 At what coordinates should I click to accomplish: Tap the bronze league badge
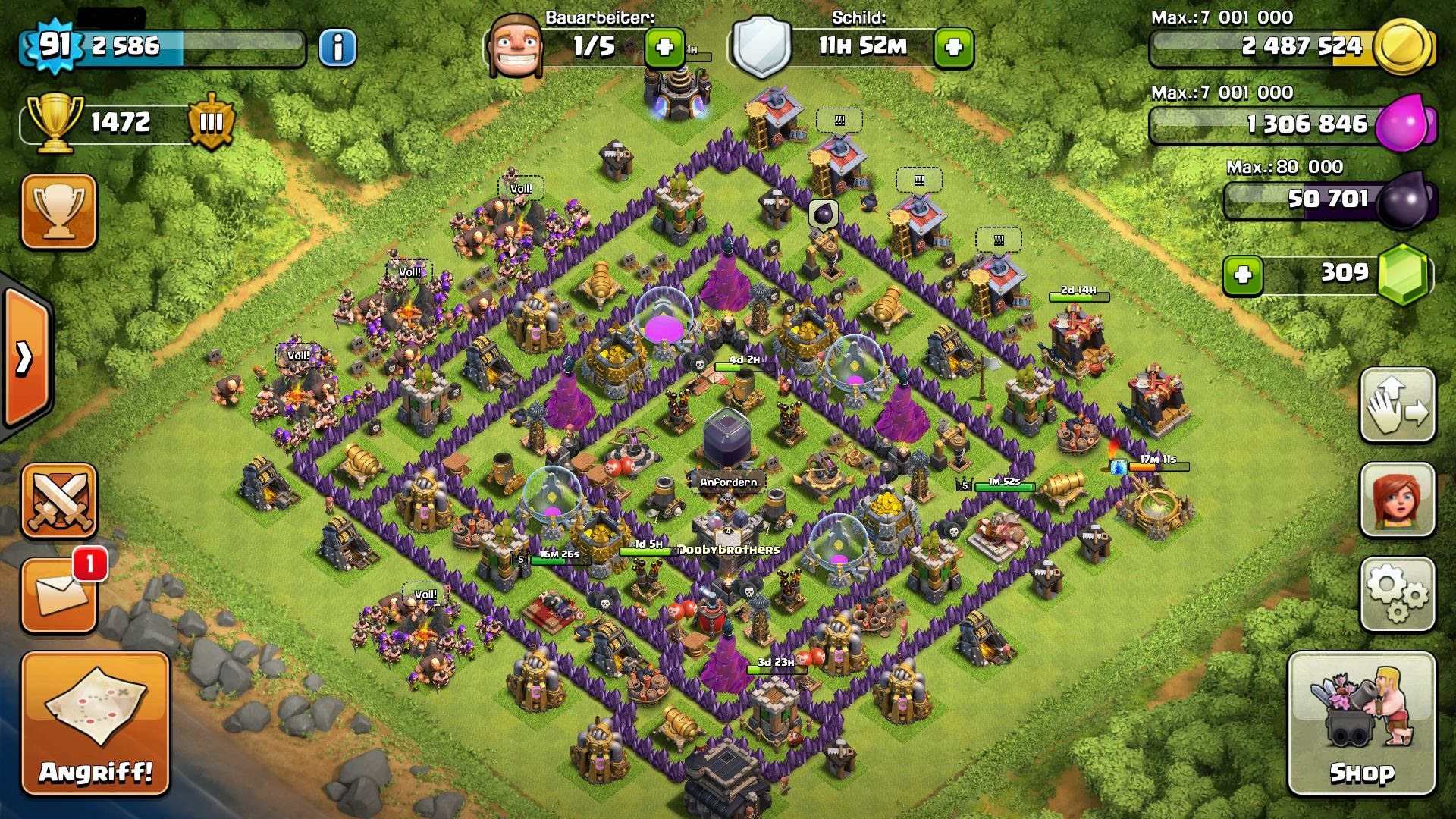click(211, 122)
